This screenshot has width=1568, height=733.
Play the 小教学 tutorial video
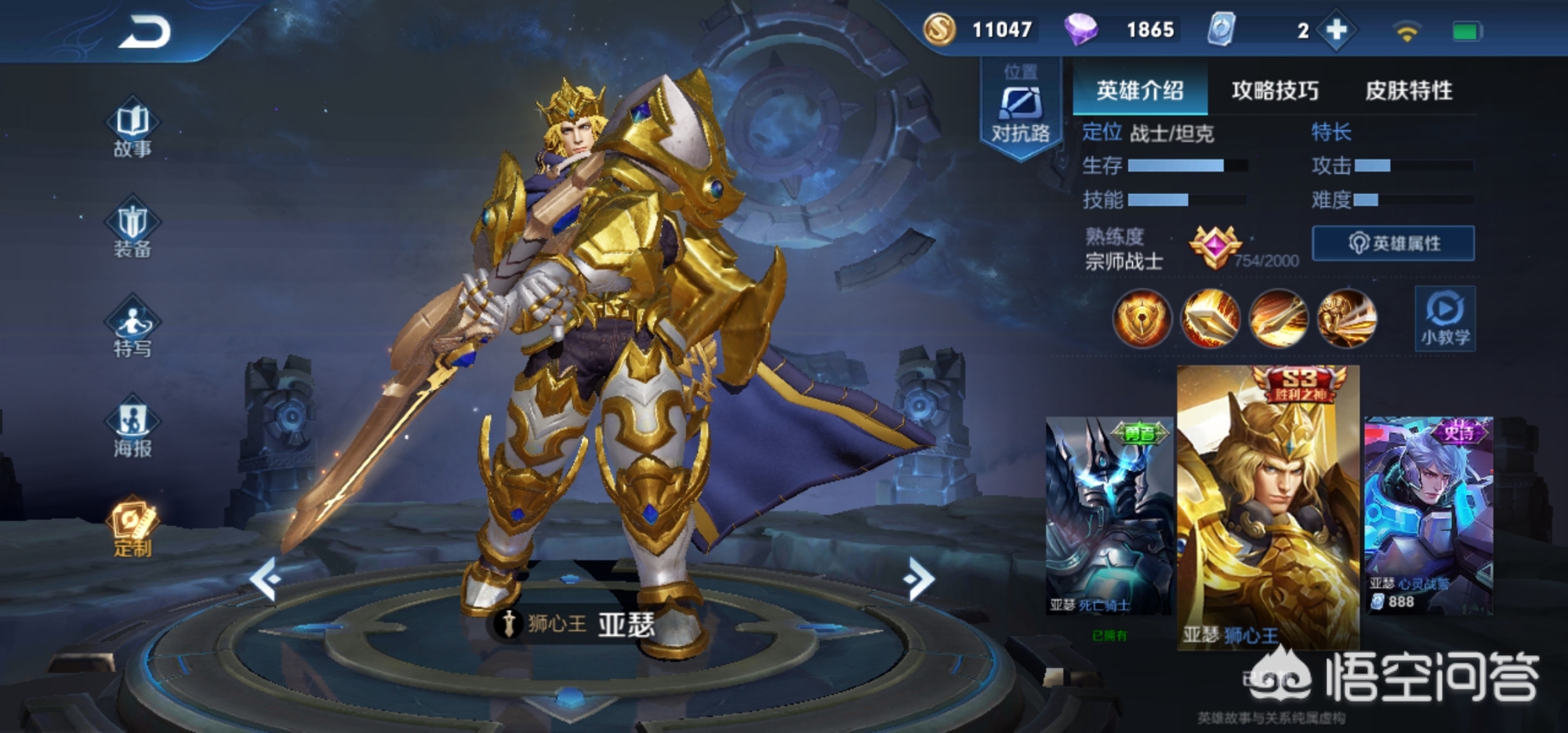point(1445,318)
